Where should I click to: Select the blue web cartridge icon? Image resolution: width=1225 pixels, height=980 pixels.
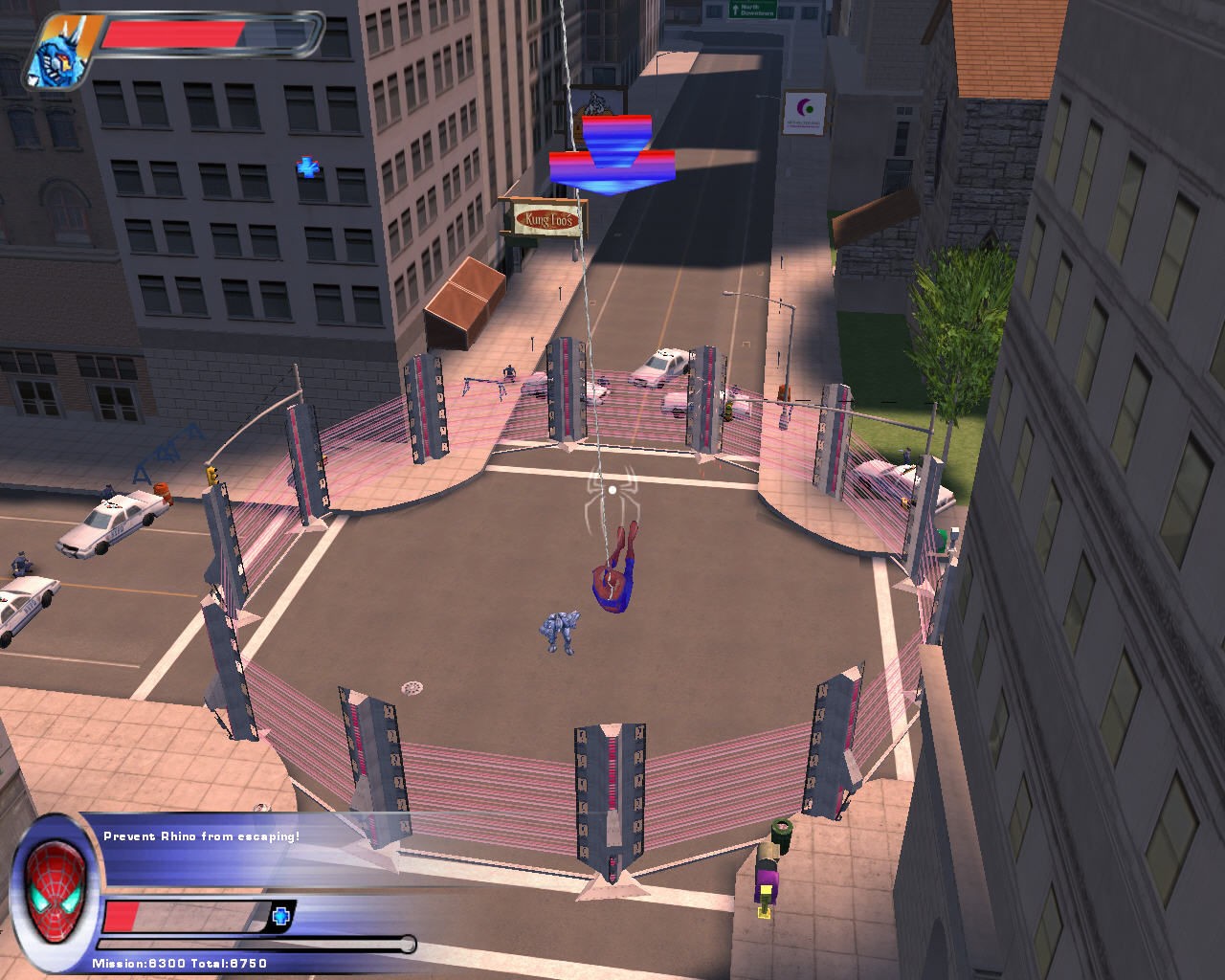click(280, 916)
